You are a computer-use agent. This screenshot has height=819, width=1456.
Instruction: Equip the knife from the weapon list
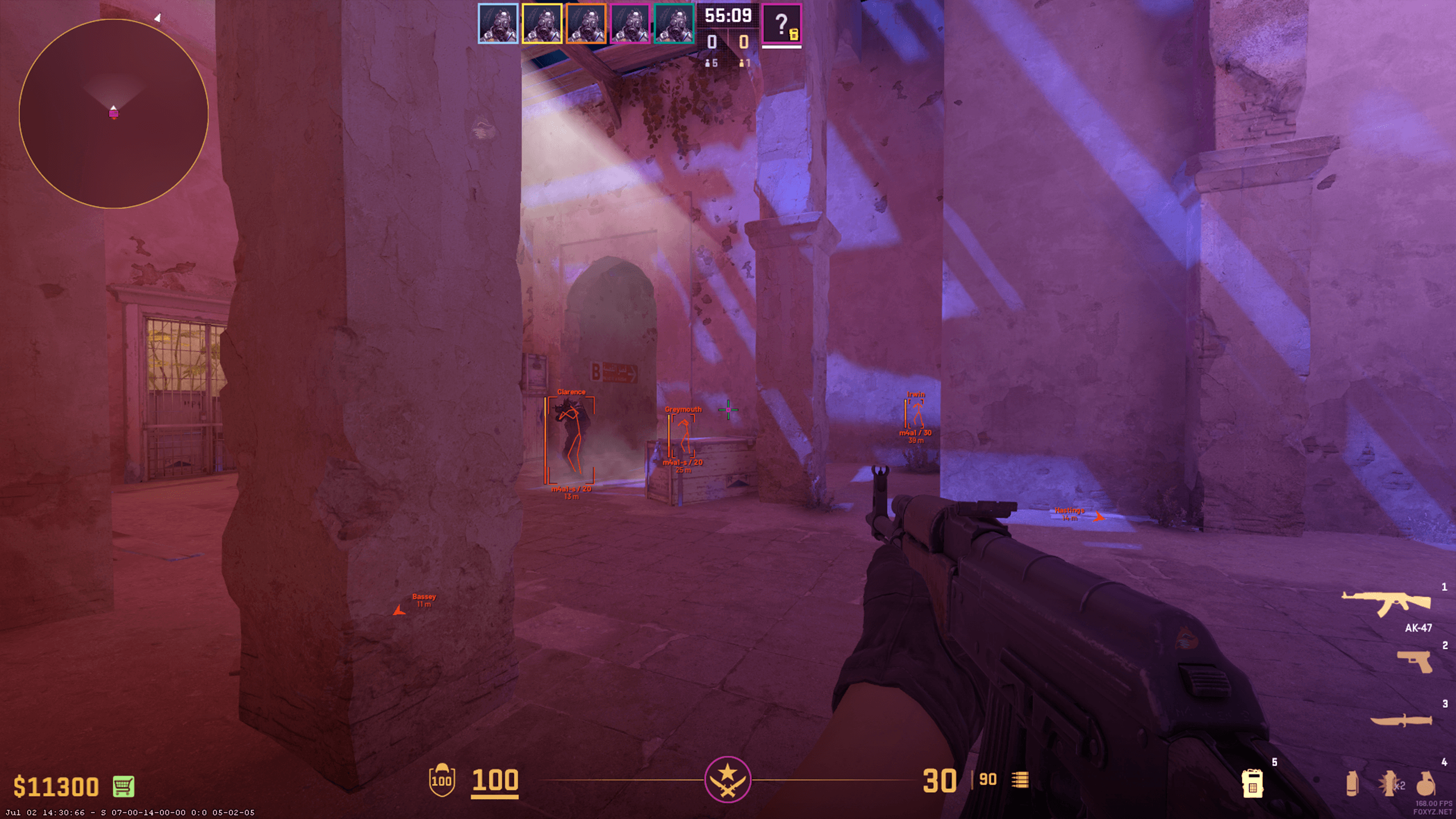[x=1401, y=721]
